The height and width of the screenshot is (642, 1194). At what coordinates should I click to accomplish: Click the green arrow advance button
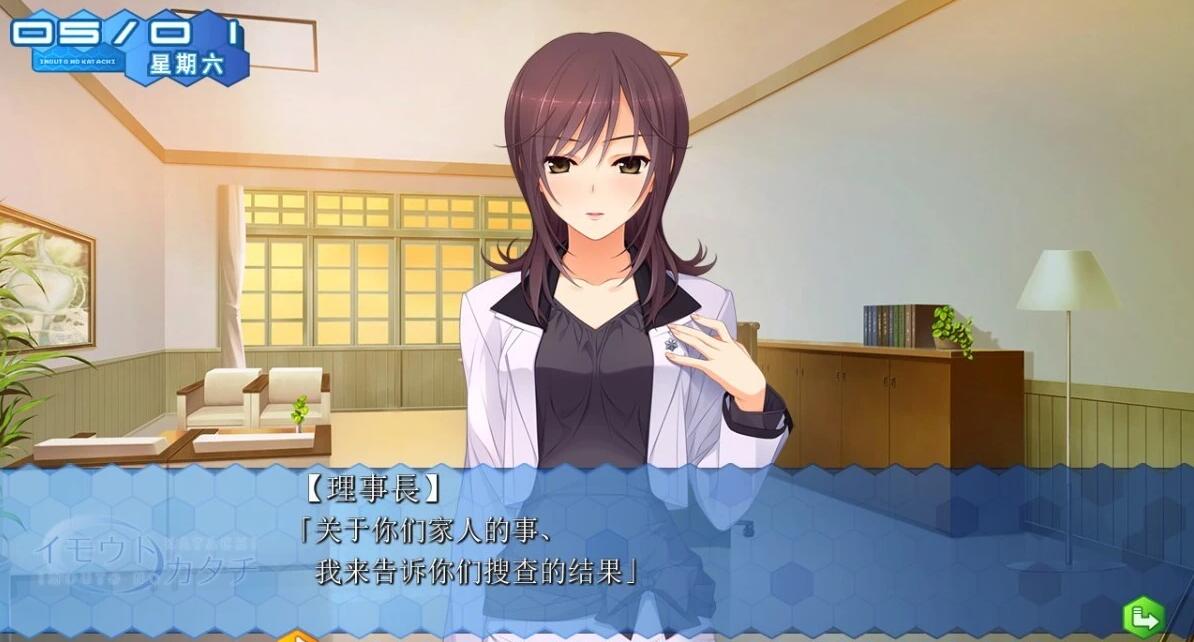1143,616
